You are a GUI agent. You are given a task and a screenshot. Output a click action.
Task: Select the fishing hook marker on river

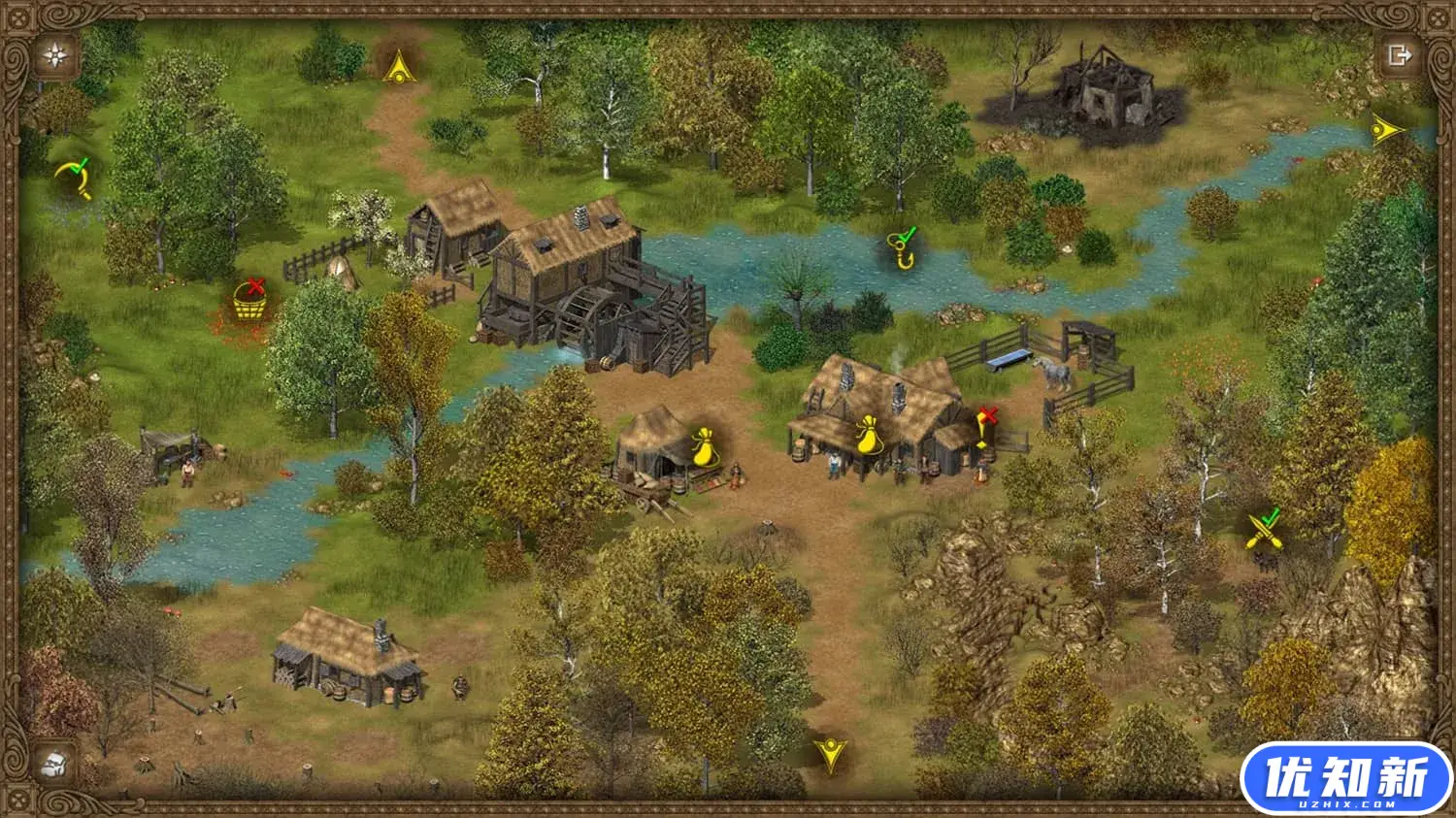click(905, 249)
